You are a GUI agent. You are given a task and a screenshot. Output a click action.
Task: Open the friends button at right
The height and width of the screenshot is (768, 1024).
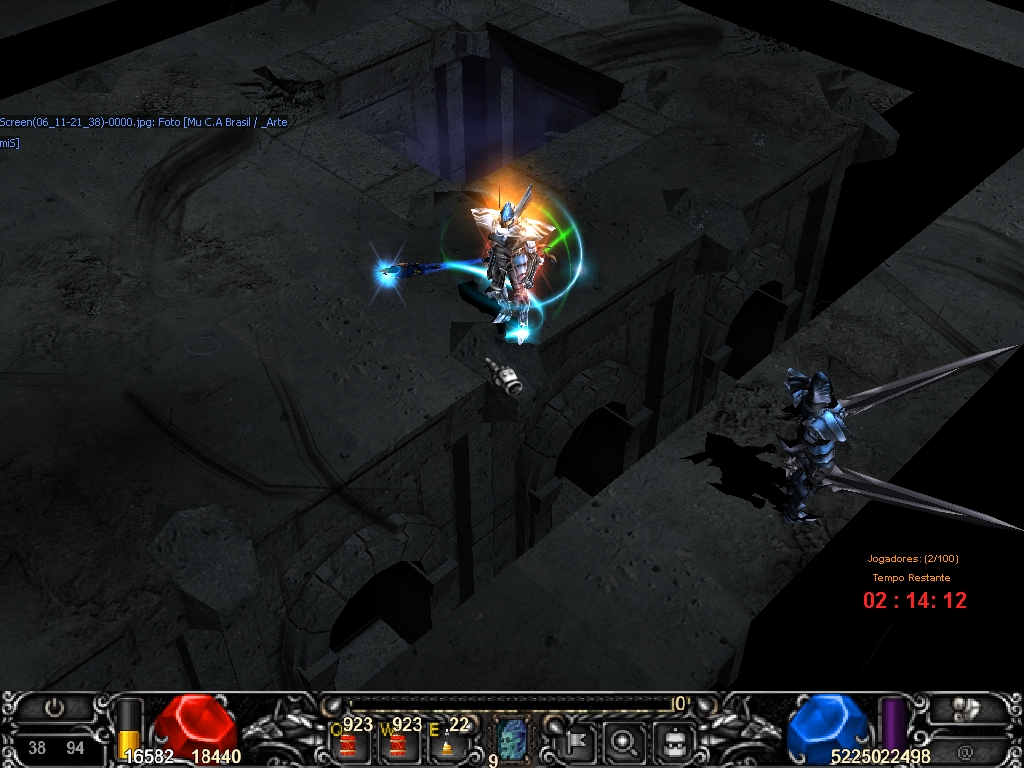[964, 708]
